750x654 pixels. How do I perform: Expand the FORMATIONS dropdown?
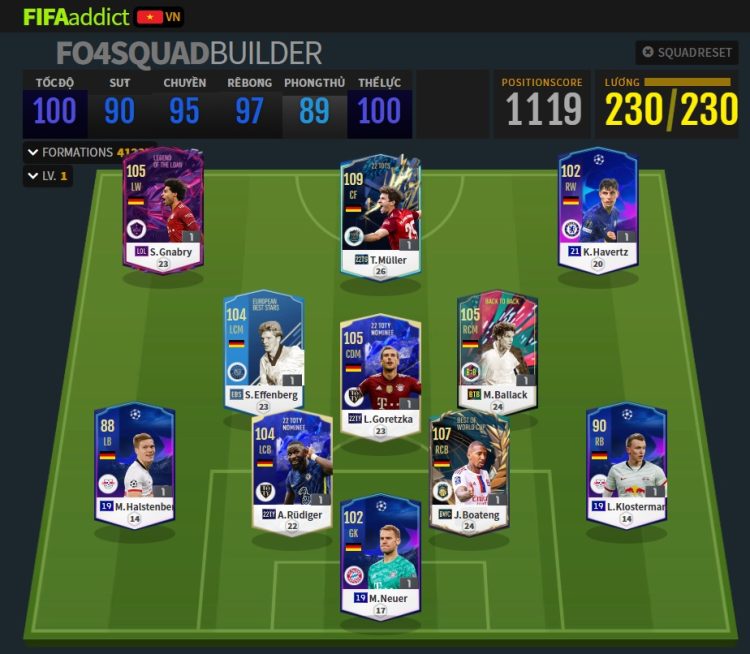[x=78, y=153]
